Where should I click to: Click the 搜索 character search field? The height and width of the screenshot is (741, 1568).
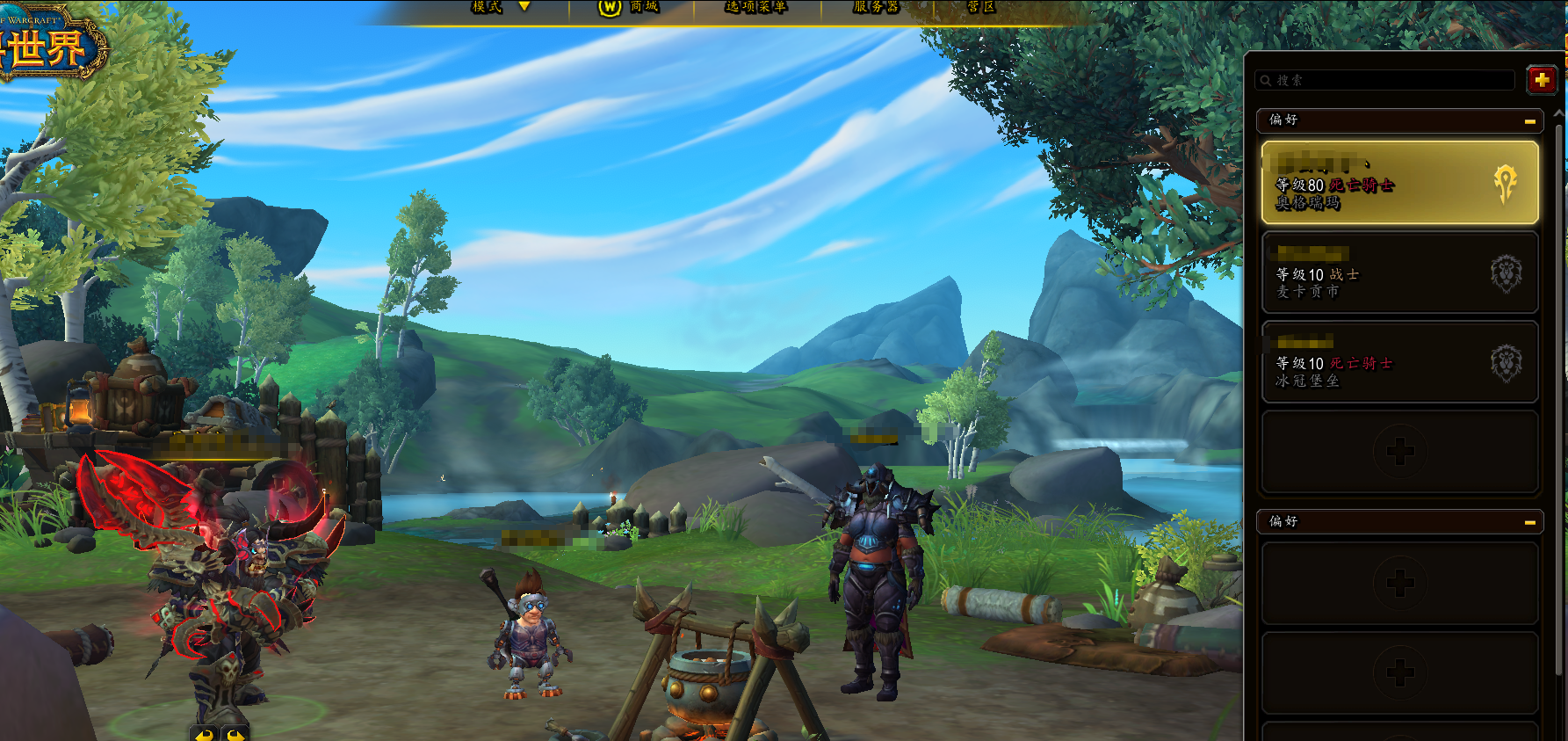pos(1388,80)
